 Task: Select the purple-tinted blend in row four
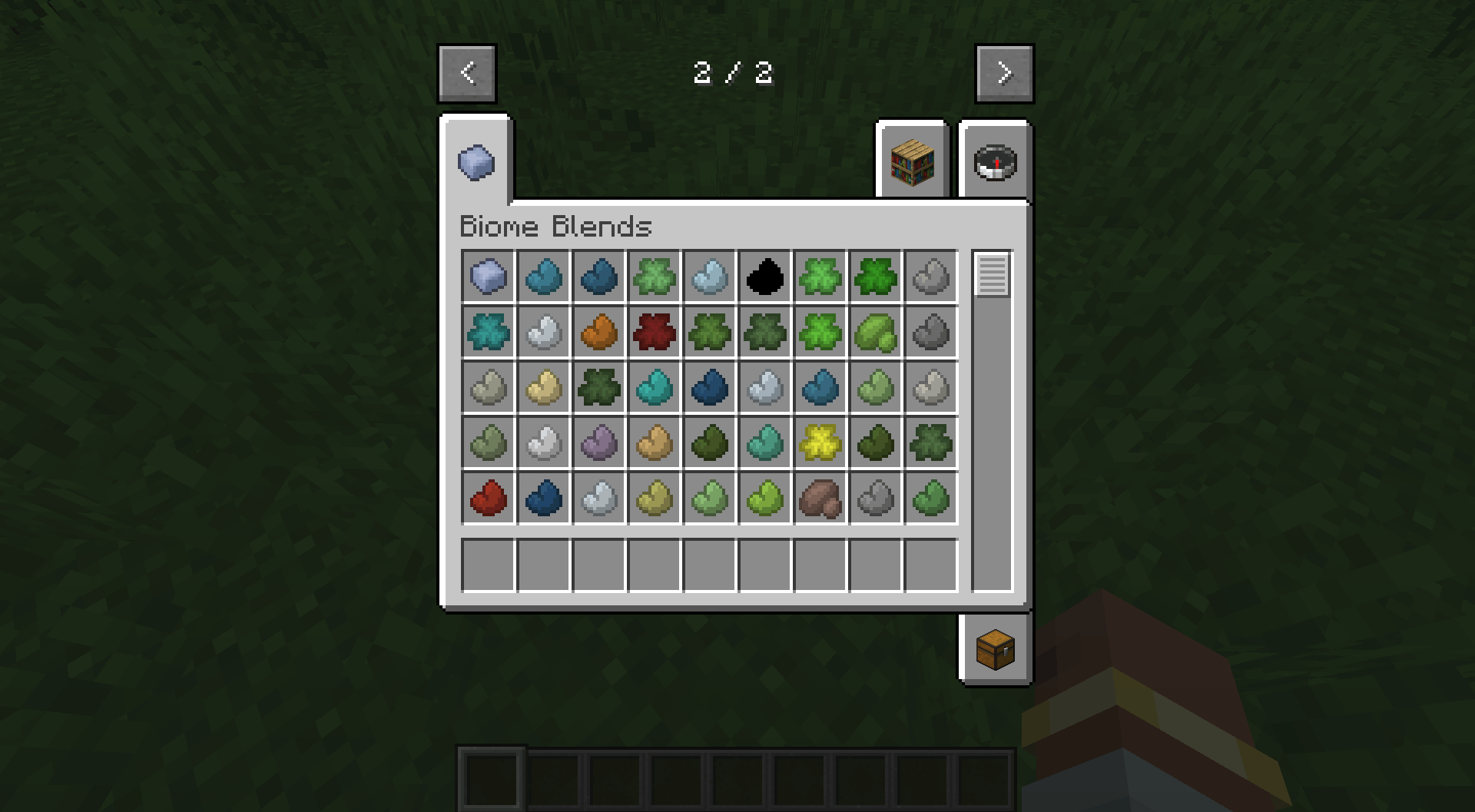point(598,443)
